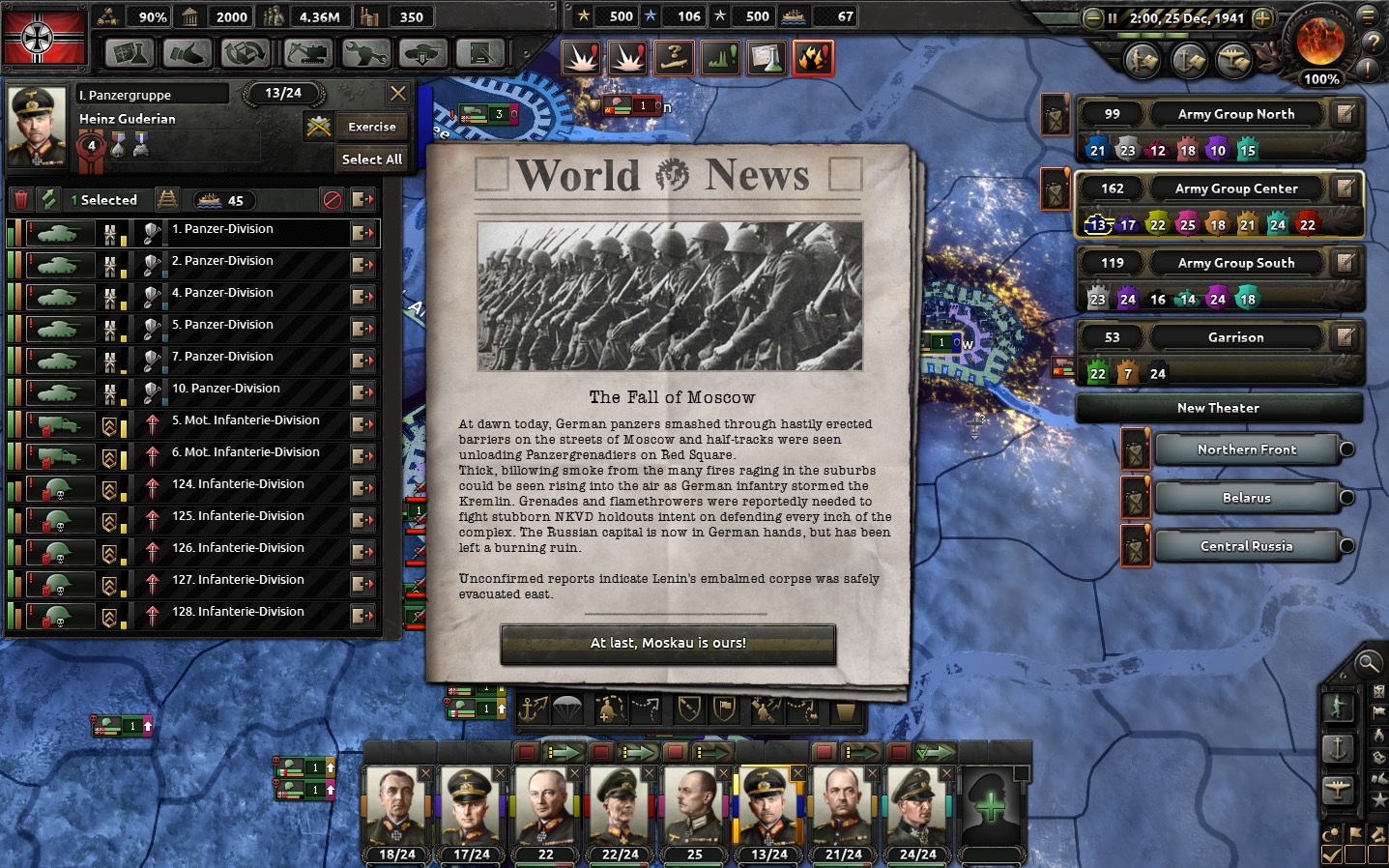Choose Select All divisions
The image size is (1389, 868).
click(371, 159)
